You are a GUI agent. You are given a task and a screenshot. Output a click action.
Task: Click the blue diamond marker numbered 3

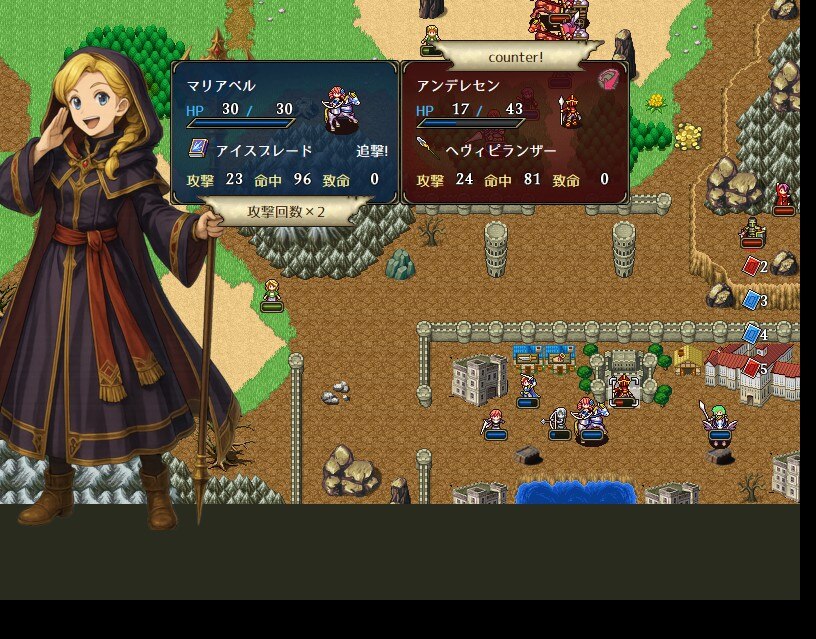[752, 300]
